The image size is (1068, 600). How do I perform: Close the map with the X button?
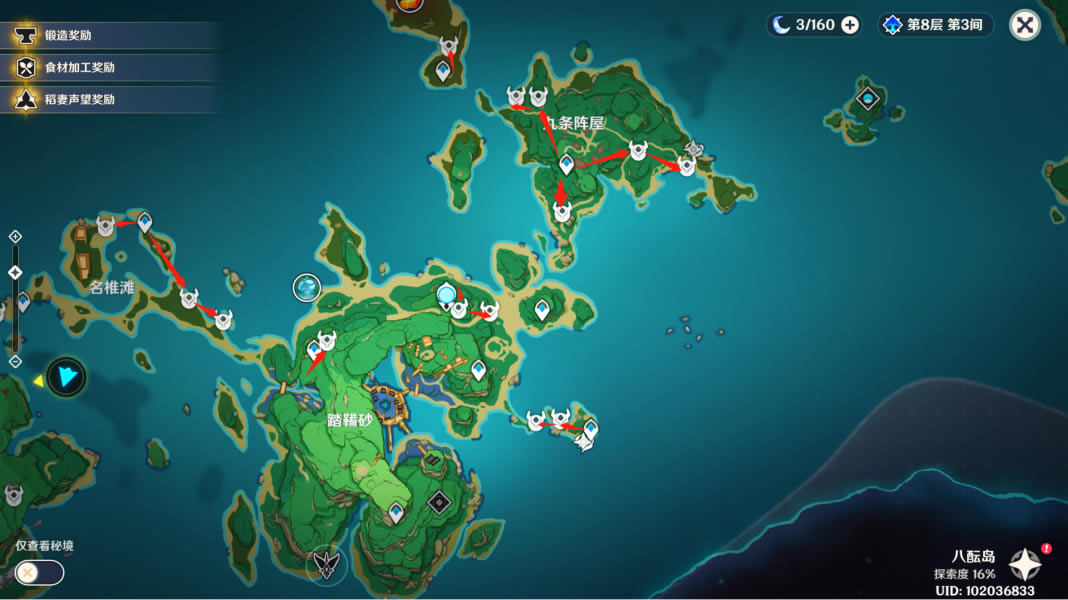(x=1025, y=25)
